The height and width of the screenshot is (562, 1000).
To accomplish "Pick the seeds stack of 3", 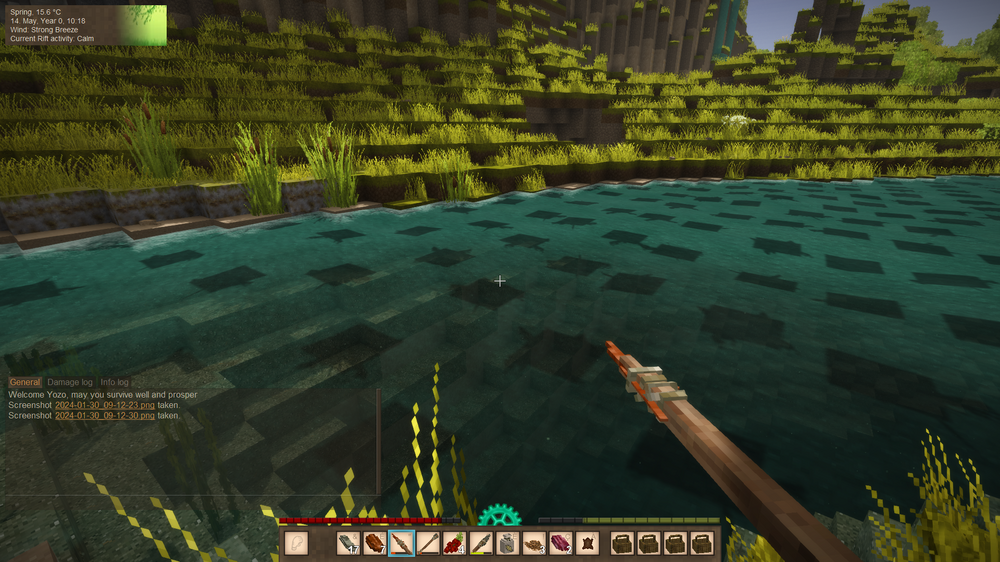I will pyautogui.click(x=534, y=543).
